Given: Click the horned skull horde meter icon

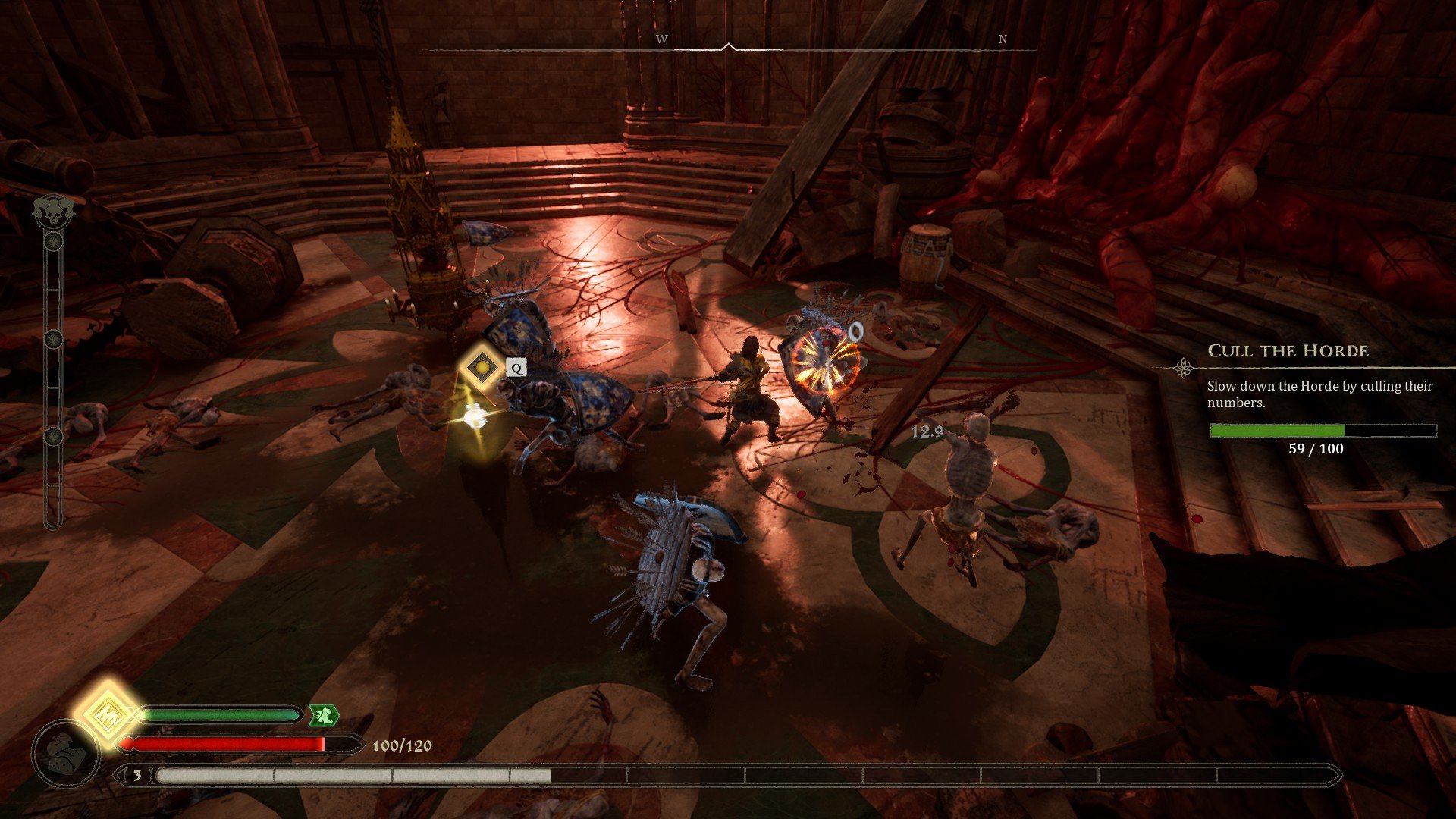Looking at the screenshot, I should 53,210.
